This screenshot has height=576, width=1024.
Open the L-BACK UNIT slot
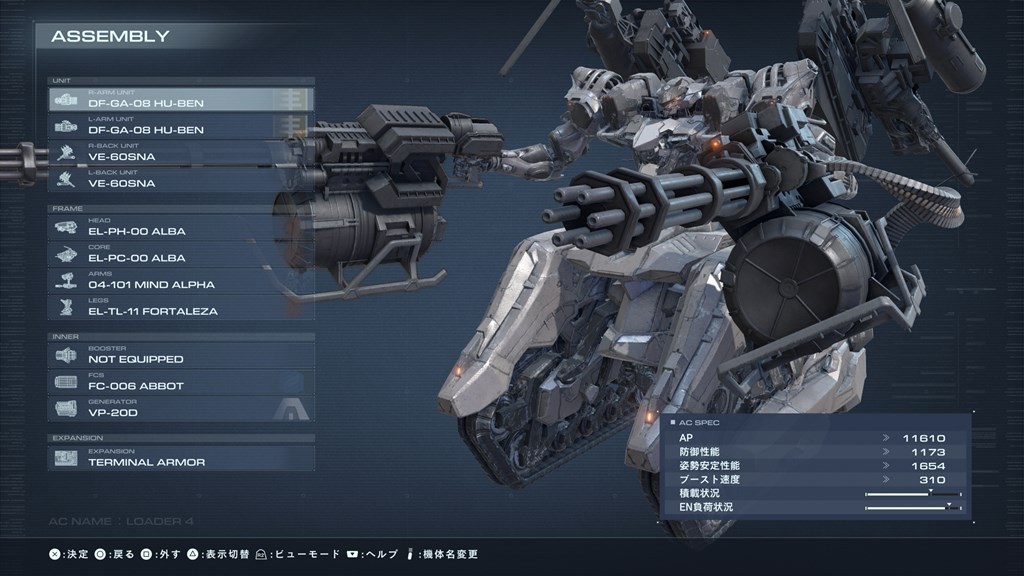(x=180, y=180)
